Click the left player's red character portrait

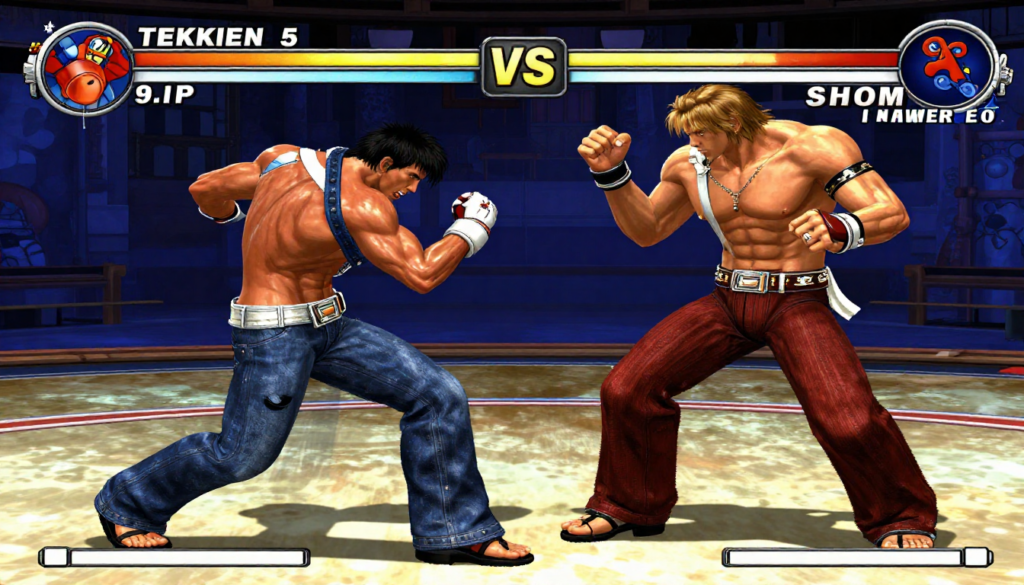pyautogui.click(x=87, y=68)
